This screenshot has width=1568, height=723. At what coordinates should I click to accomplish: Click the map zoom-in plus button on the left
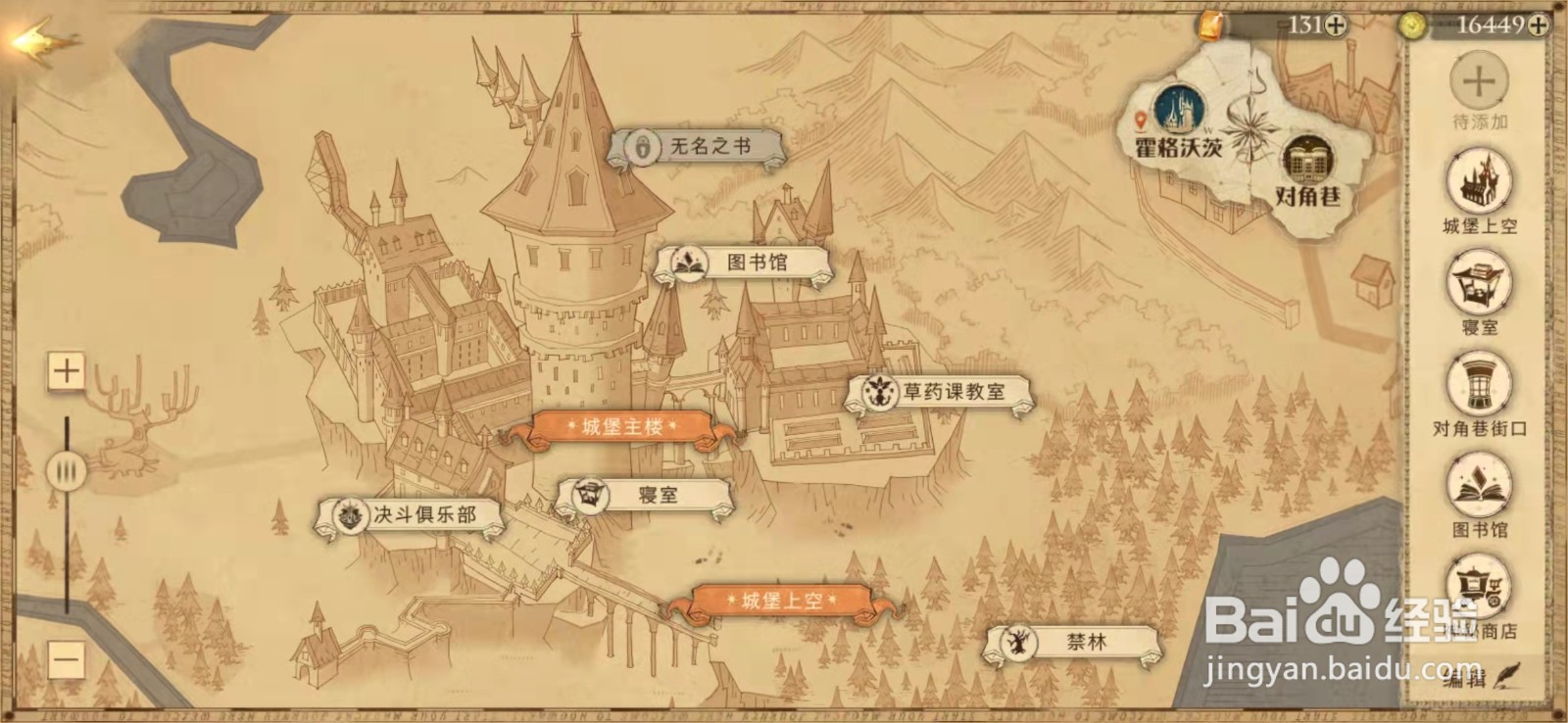(64, 373)
